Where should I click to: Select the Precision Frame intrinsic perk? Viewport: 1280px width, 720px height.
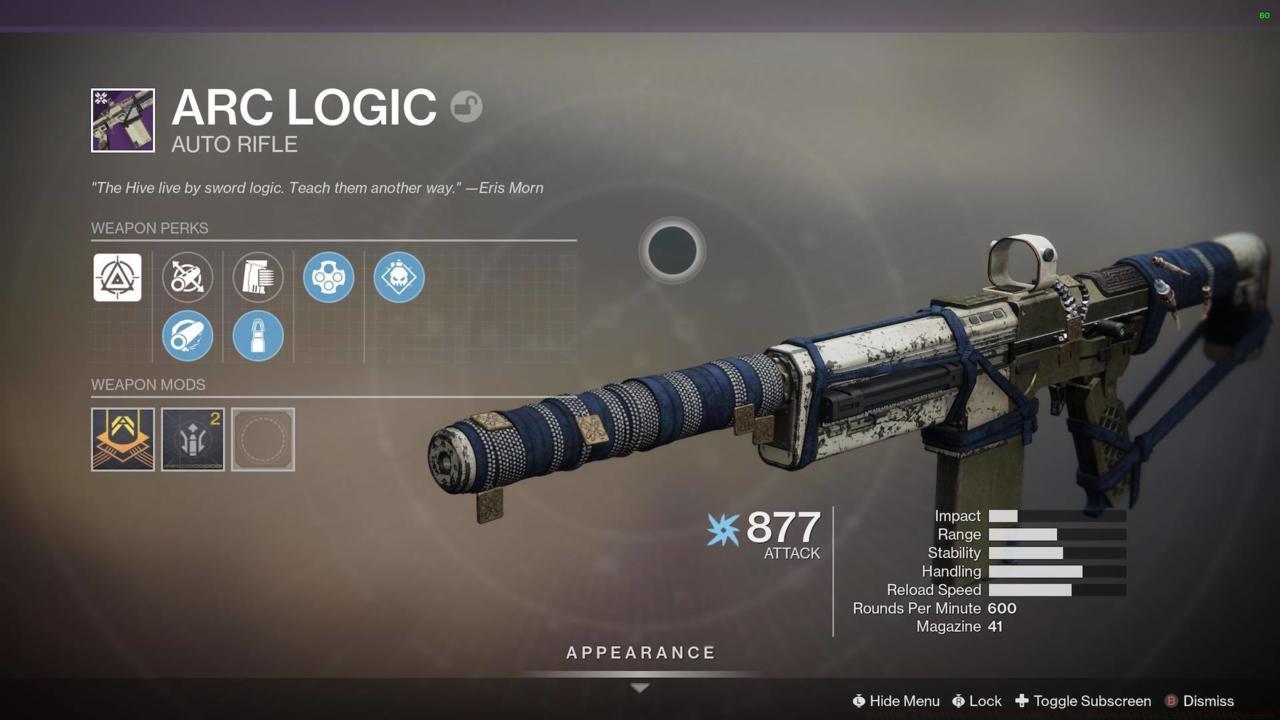click(x=118, y=277)
